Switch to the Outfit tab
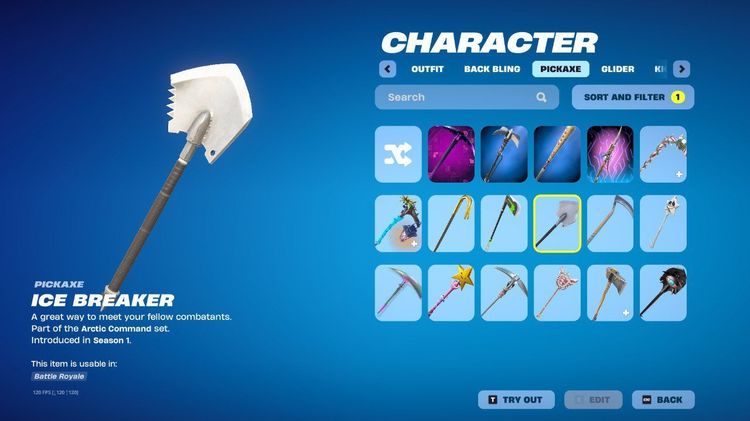Screen dimensions: 750x421 (427, 69)
